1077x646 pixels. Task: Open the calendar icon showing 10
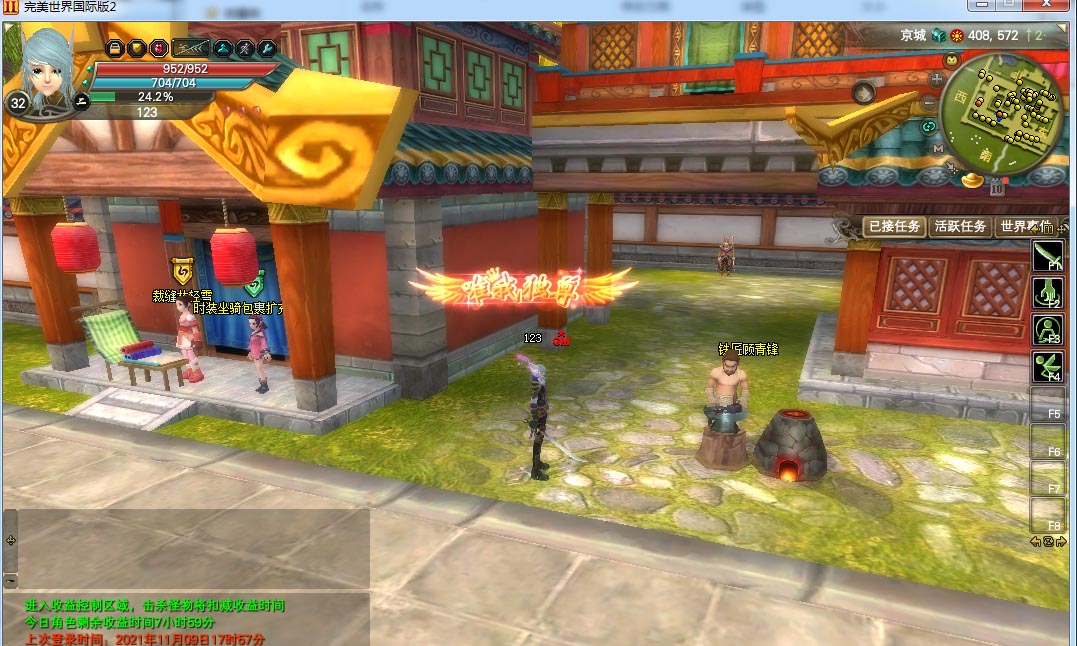pyautogui.click(x=997, y=187)
